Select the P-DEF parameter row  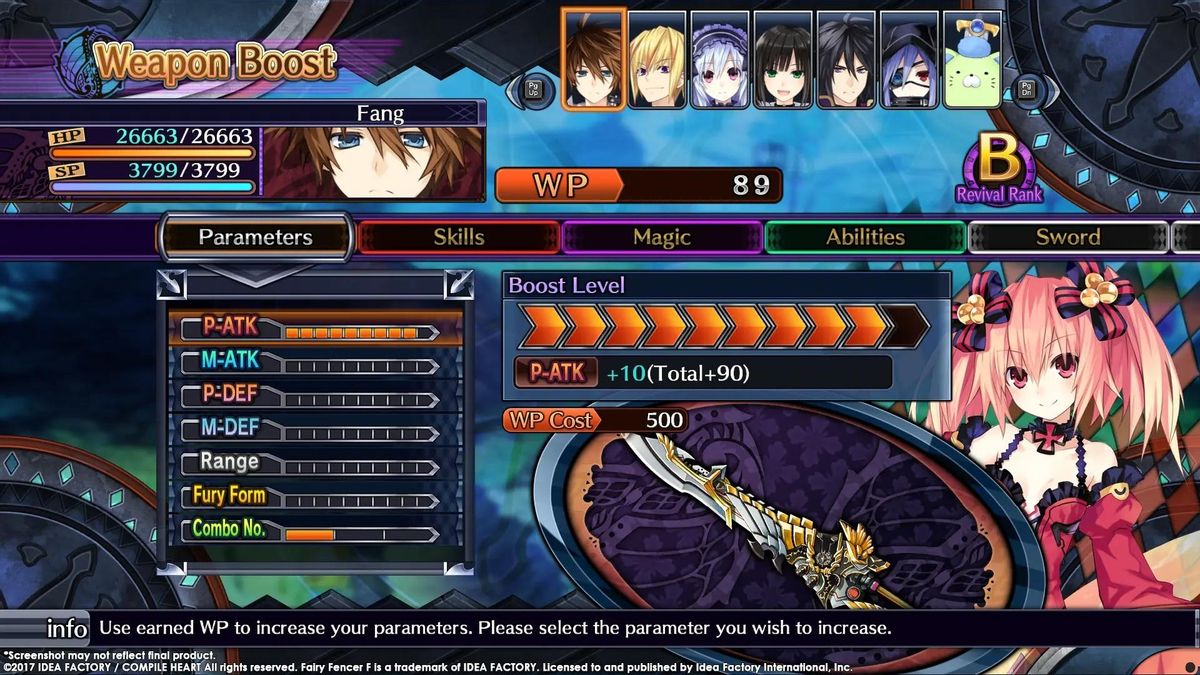click(x=316, y=395)
